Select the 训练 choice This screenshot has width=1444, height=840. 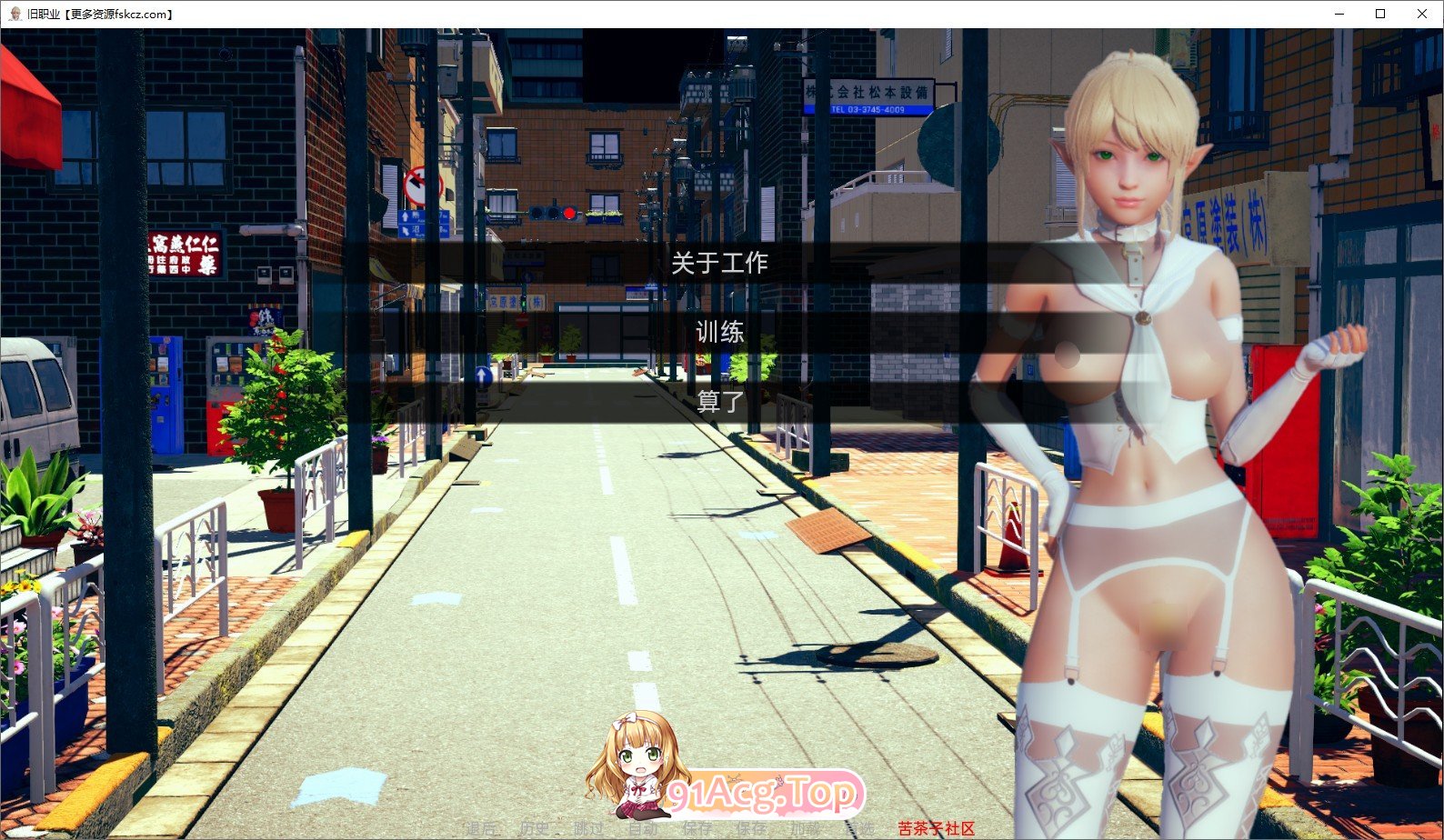pyautogui.click(x=718, y=333)
